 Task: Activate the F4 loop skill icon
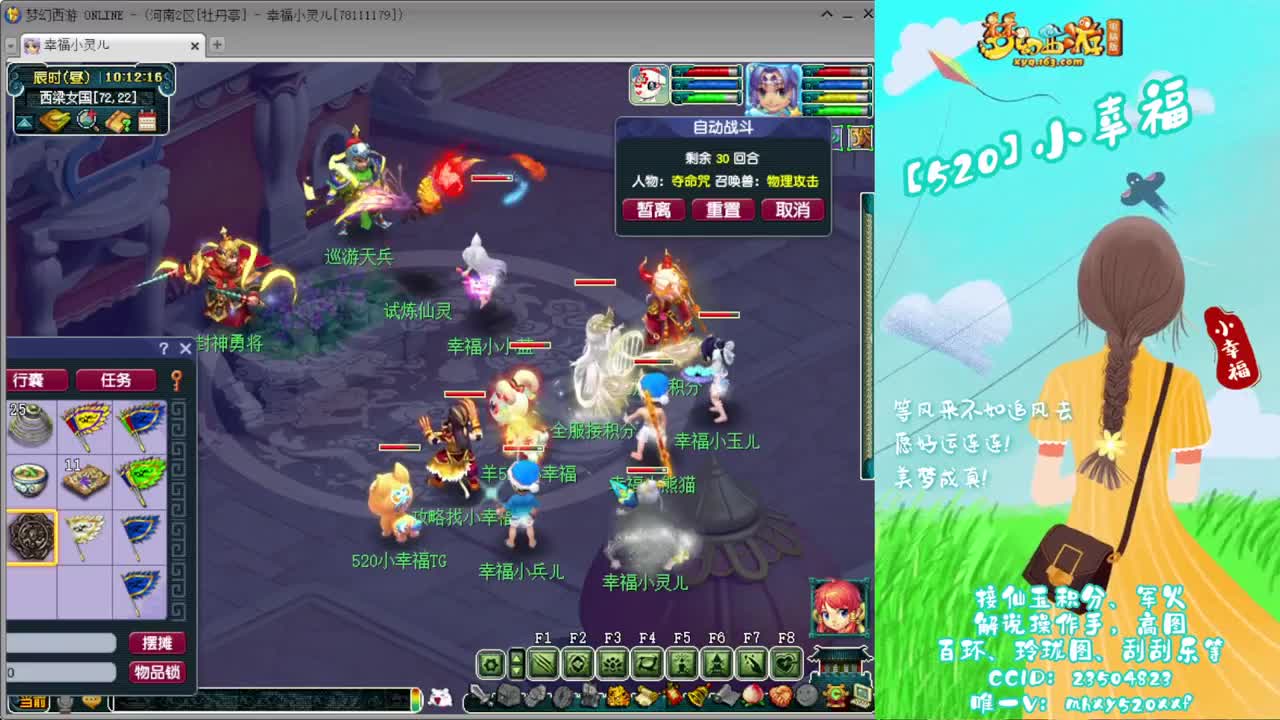[647, 663]
